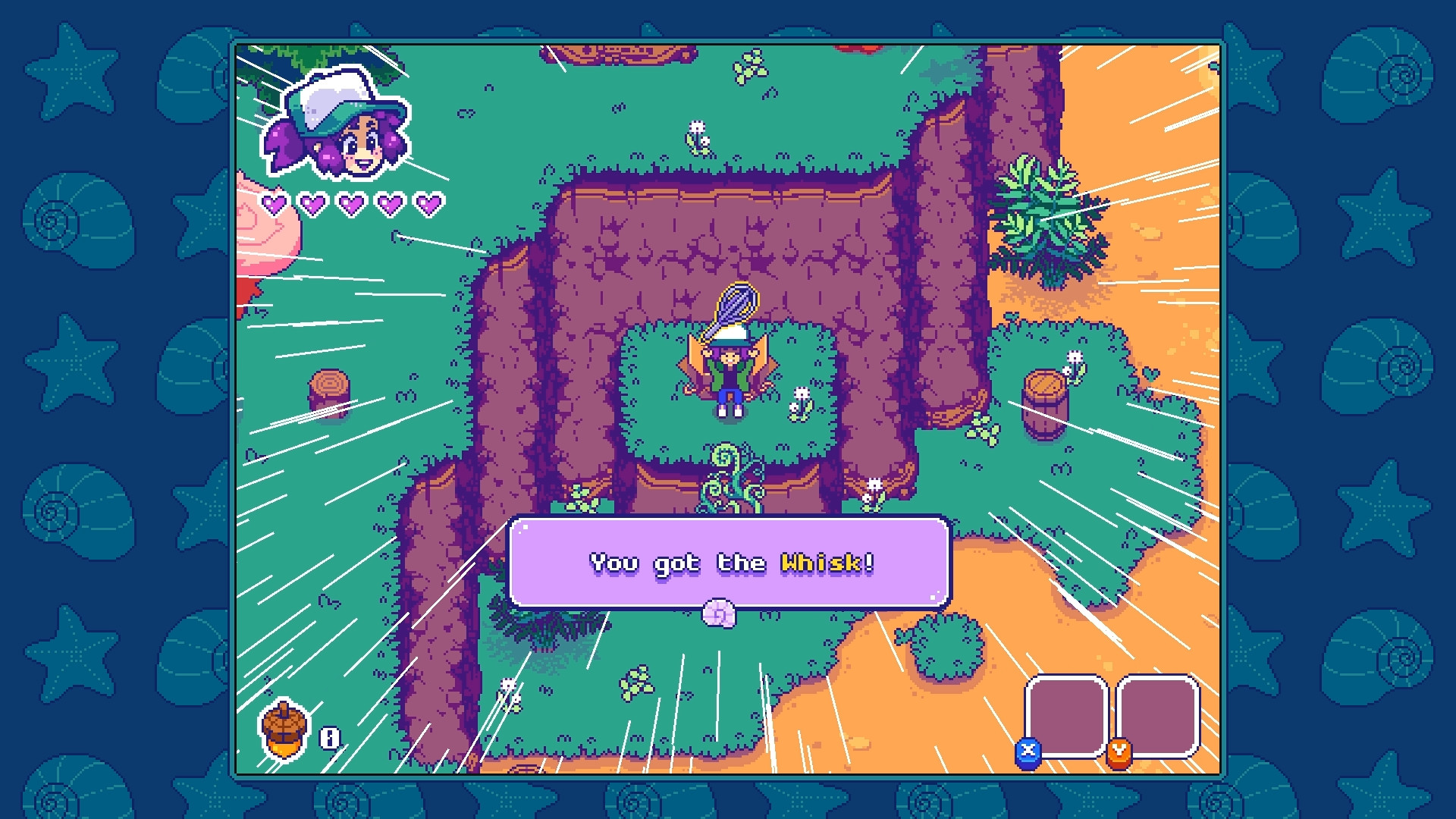The image size is (1456, 819).
Task: Click the first heart in the health bar
Action: 273,203
